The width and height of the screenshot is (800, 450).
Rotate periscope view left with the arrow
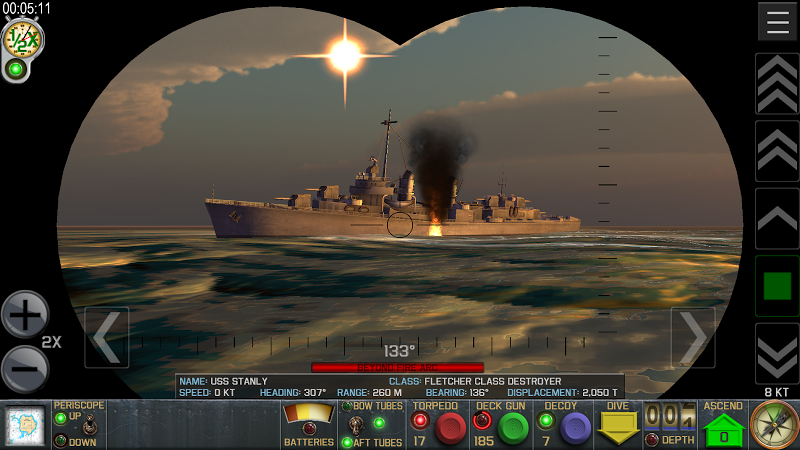(106, 338)
